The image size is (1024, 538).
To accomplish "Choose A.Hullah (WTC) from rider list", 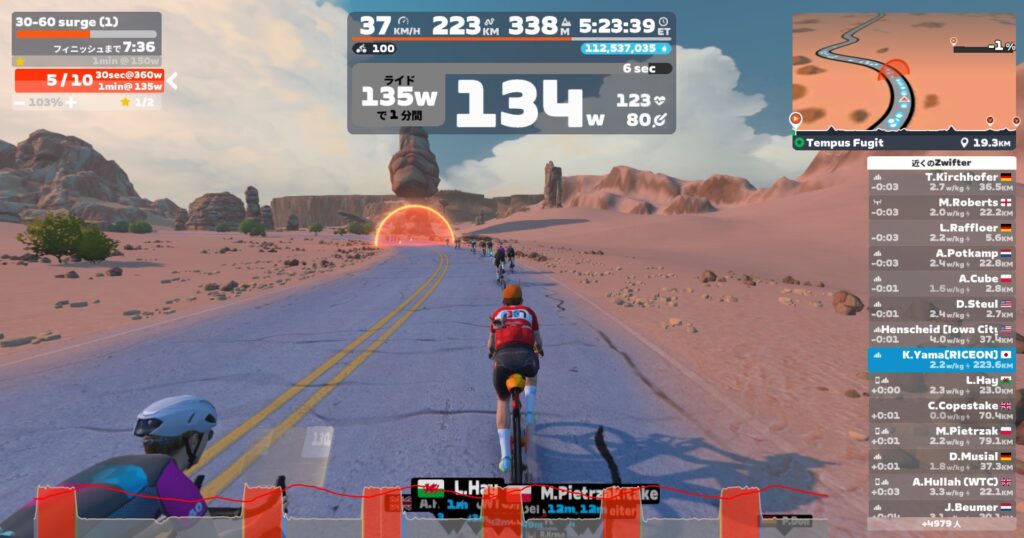I will pyautogui.click(x=941, y=486).
